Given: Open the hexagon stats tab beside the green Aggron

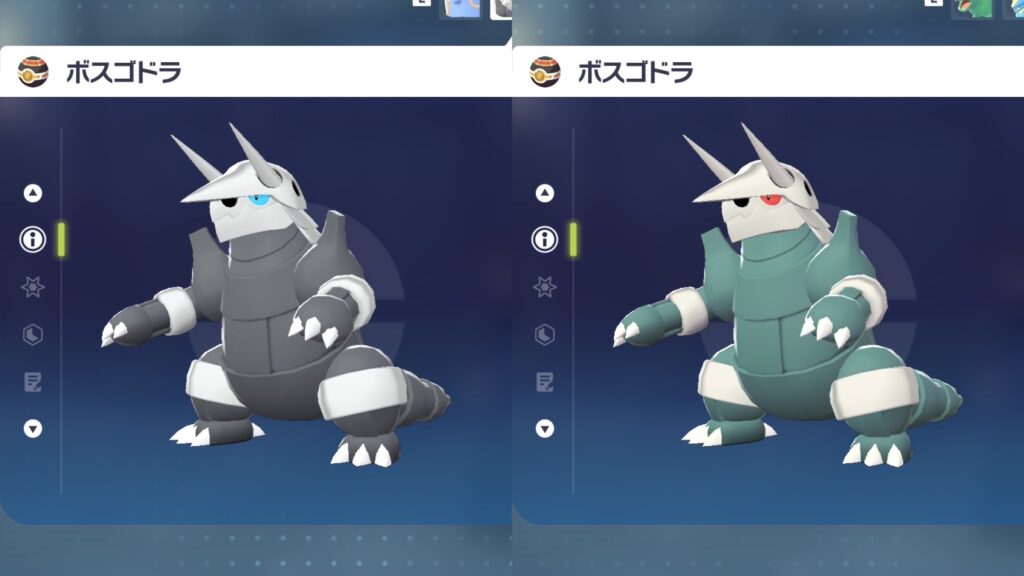Looking at the screenshot, I should coord(545,334).
